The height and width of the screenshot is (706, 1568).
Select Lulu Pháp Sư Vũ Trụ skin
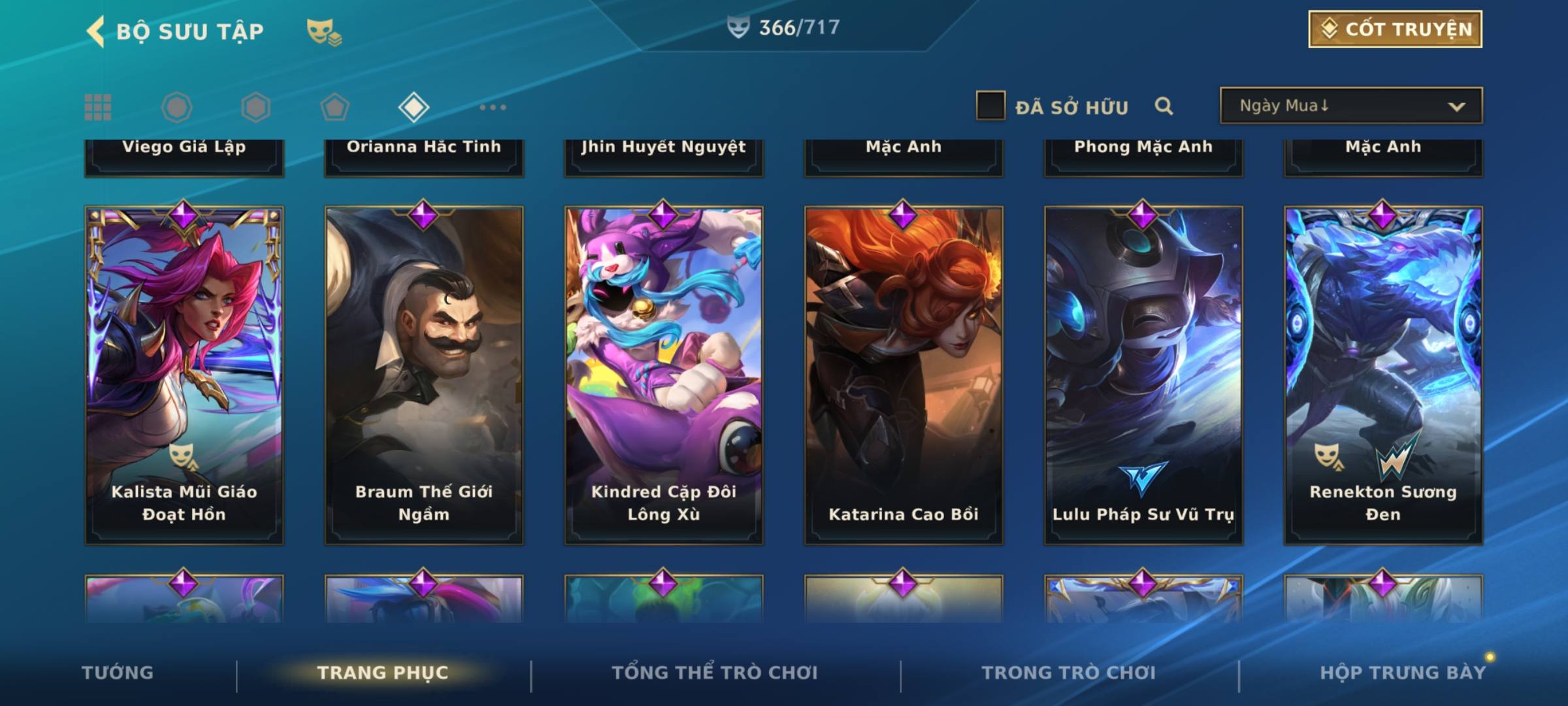coord(1143,375)
